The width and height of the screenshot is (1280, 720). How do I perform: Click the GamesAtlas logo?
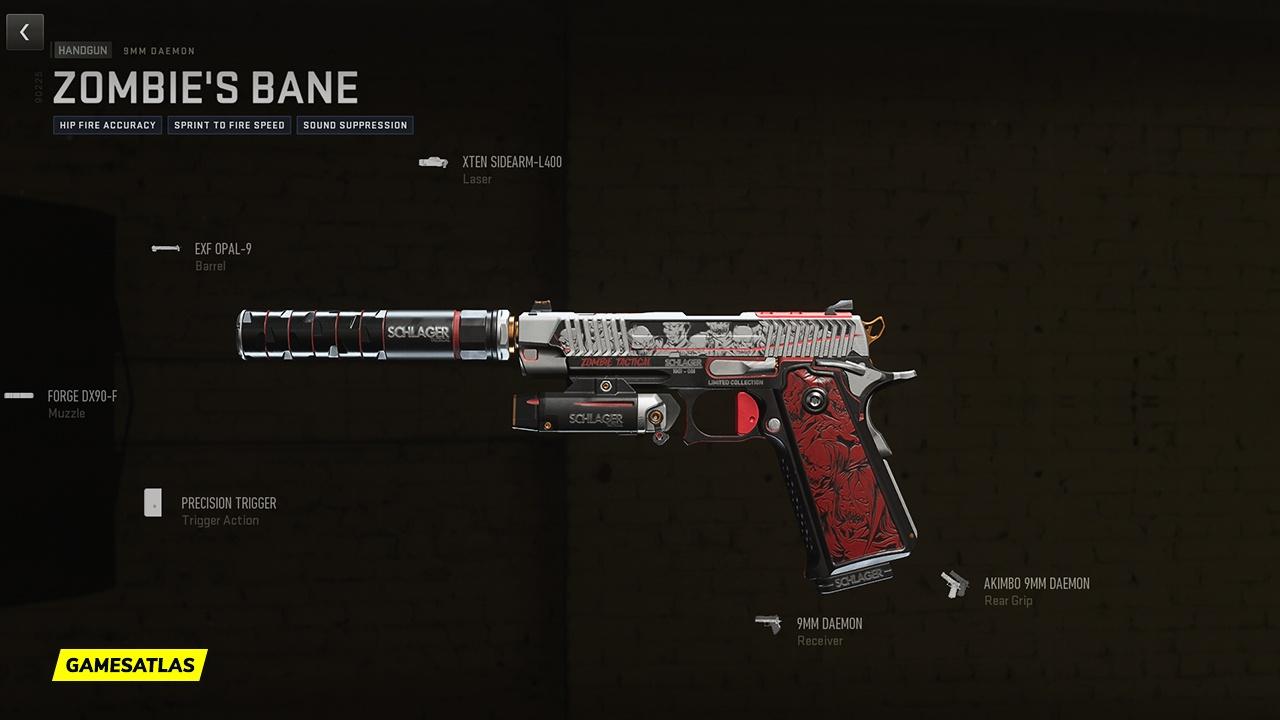pos(130,664)
